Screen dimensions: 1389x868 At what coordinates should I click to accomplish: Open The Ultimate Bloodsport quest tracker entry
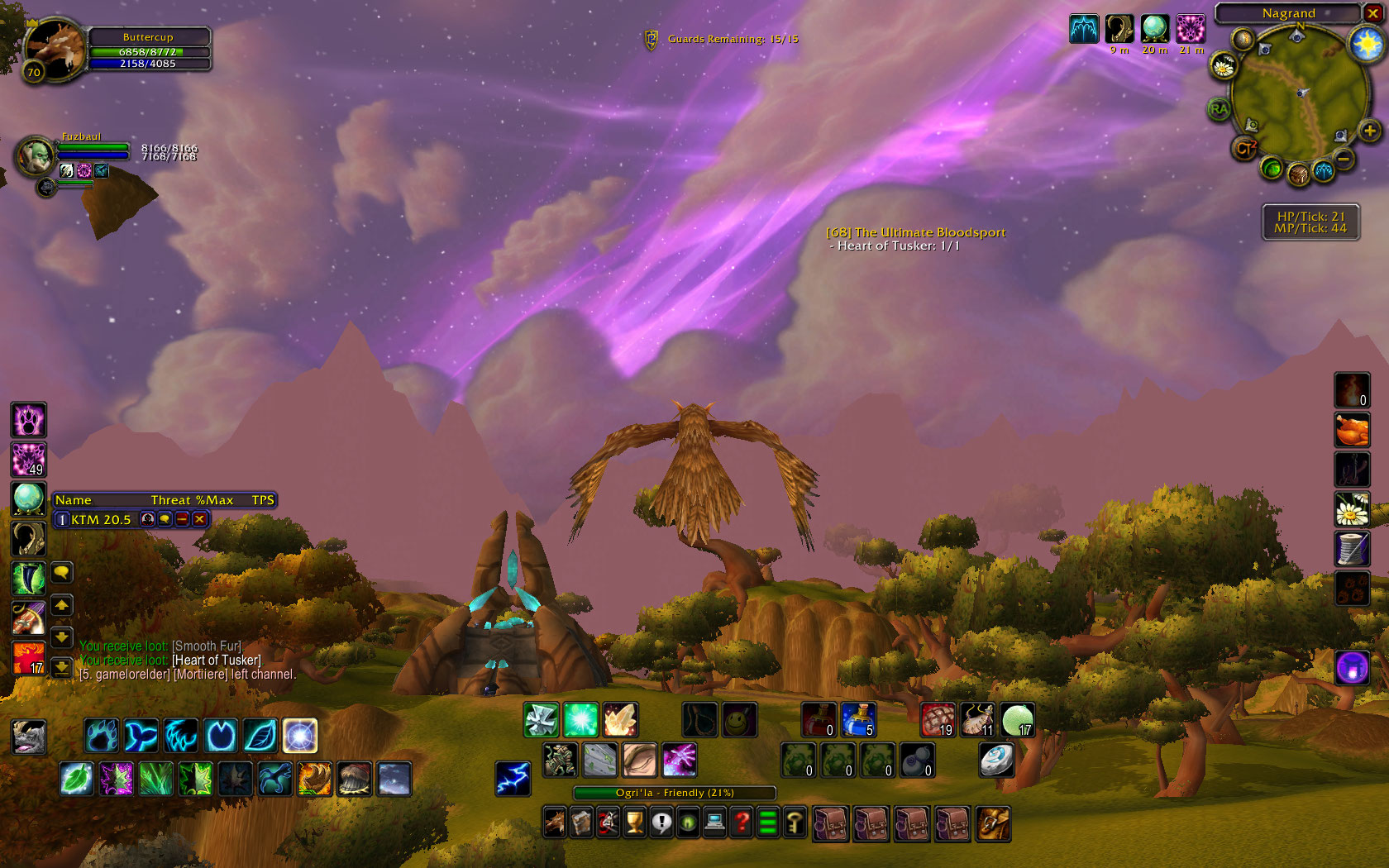(916, 232)
